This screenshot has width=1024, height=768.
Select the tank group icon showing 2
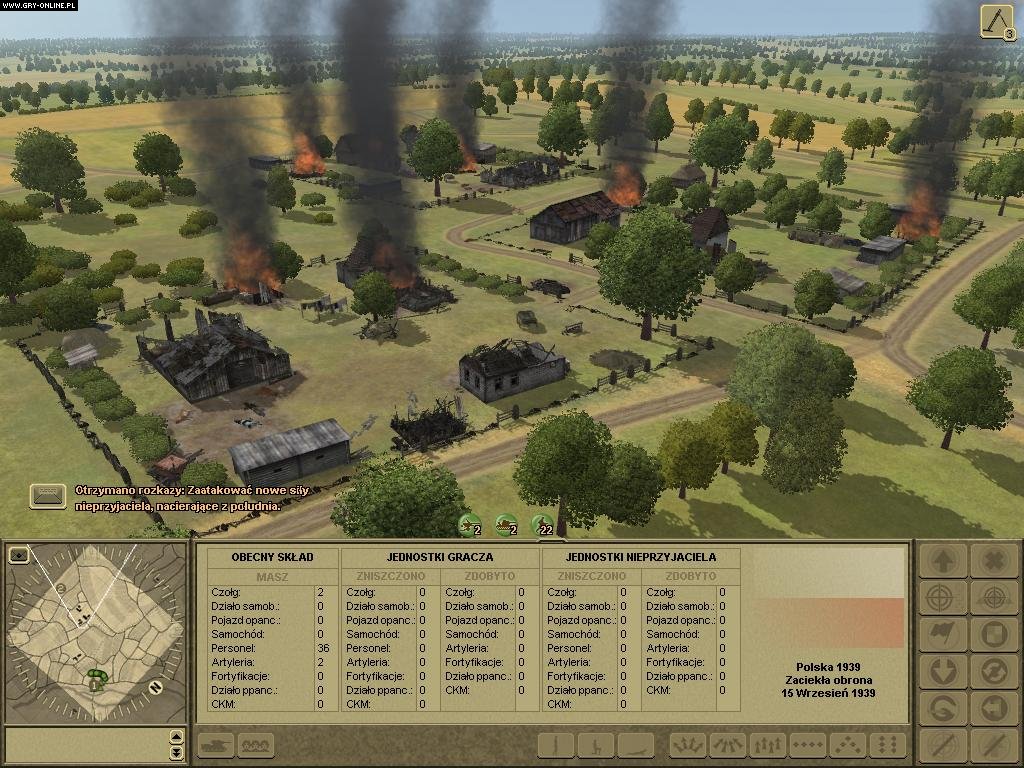507,524
